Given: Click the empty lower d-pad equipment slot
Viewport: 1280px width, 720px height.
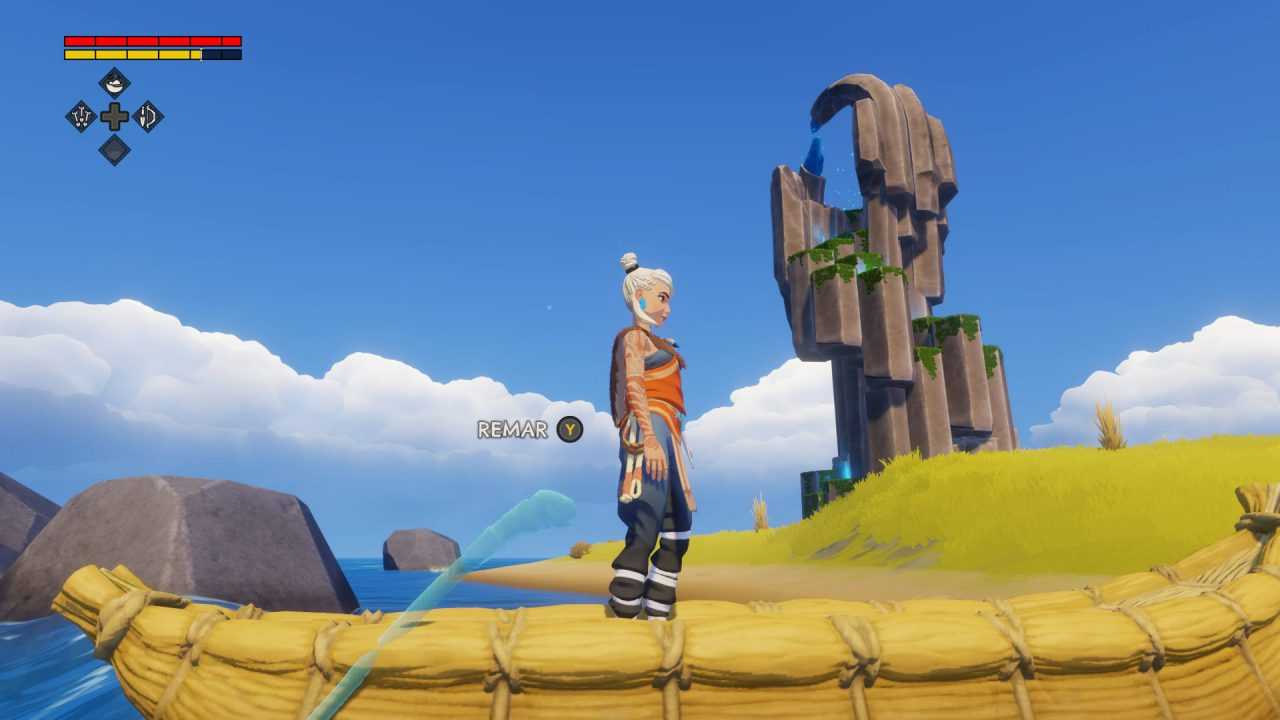Looking at the screenshot, I should tap(114, 150).
